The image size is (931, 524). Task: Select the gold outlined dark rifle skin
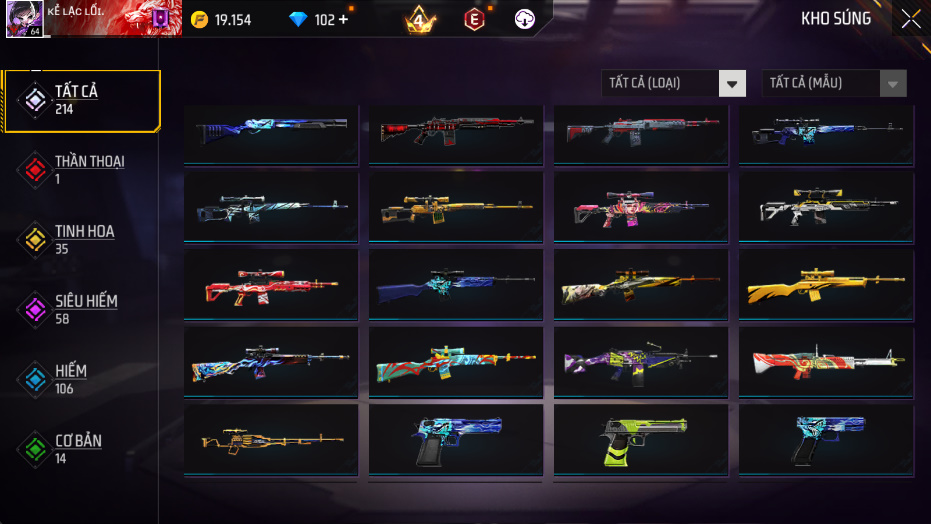[x=271, y=440]
